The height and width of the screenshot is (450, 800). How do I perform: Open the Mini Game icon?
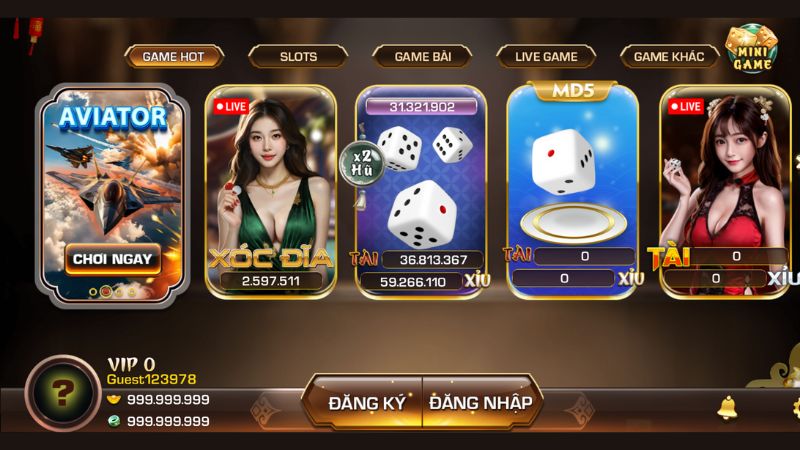pyautogui.click(x=752, y=52)
